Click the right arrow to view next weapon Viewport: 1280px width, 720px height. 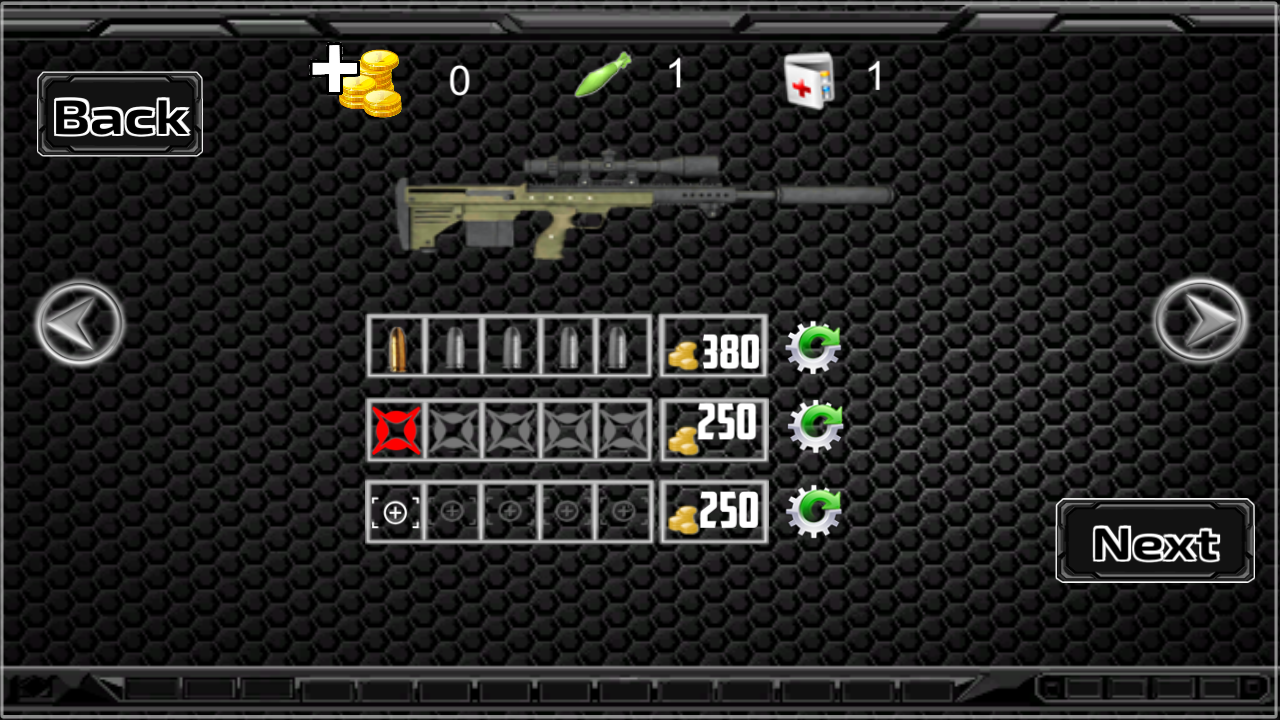(1201, 318)
